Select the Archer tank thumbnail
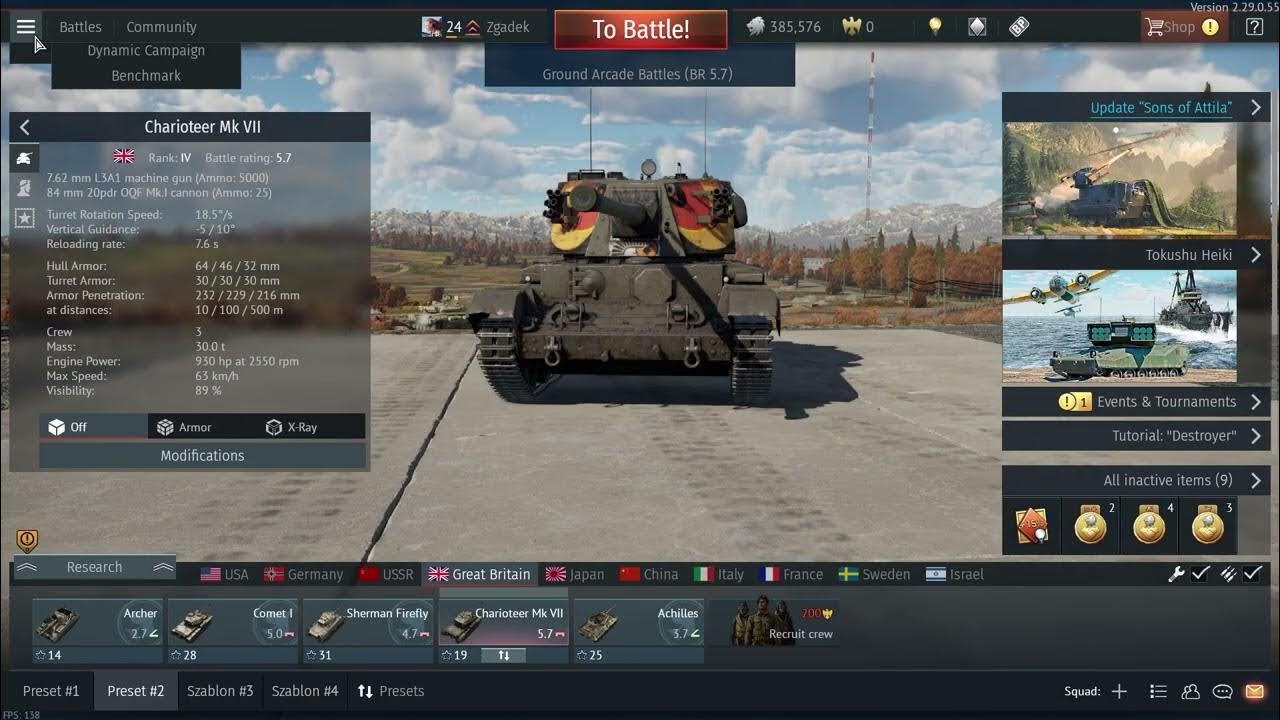This screenshot has height=720, width=1280. 96,622
